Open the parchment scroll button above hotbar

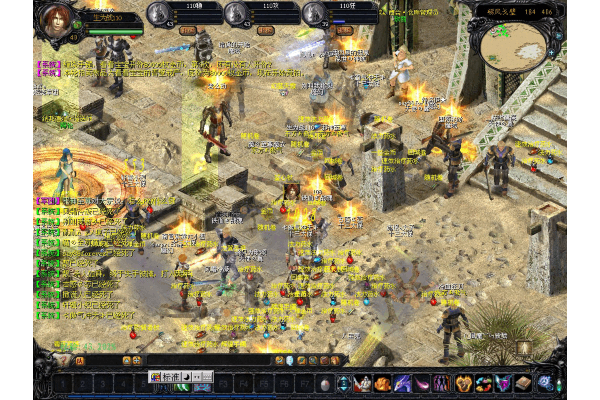[524, 348]
